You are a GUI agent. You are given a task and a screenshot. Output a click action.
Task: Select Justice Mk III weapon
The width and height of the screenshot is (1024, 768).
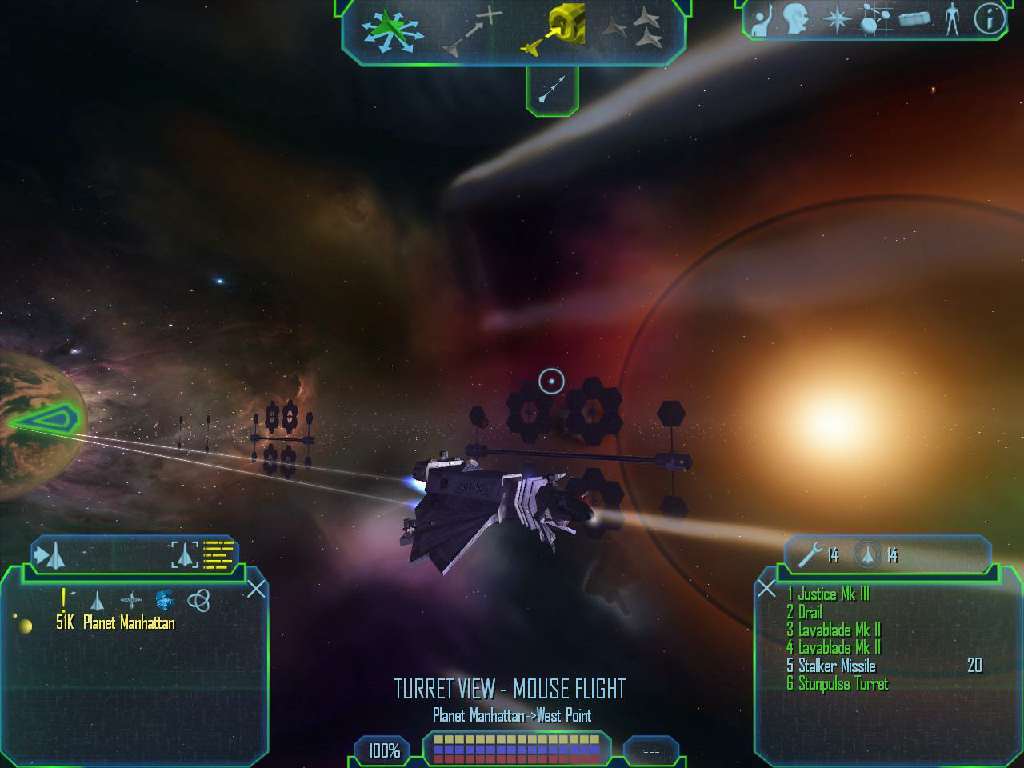point(827,595)
